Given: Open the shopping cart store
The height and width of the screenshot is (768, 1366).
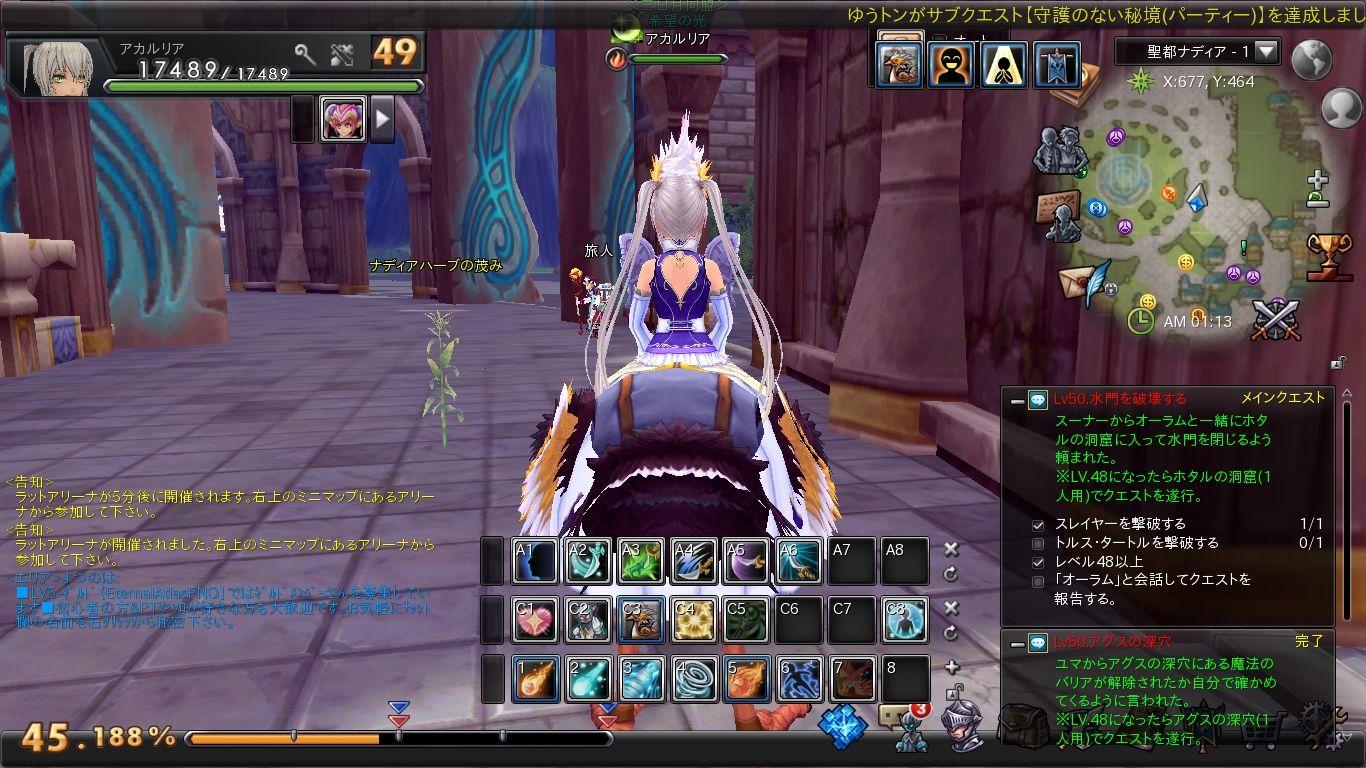Looking at the screenshot, I should coord(1264,729).
